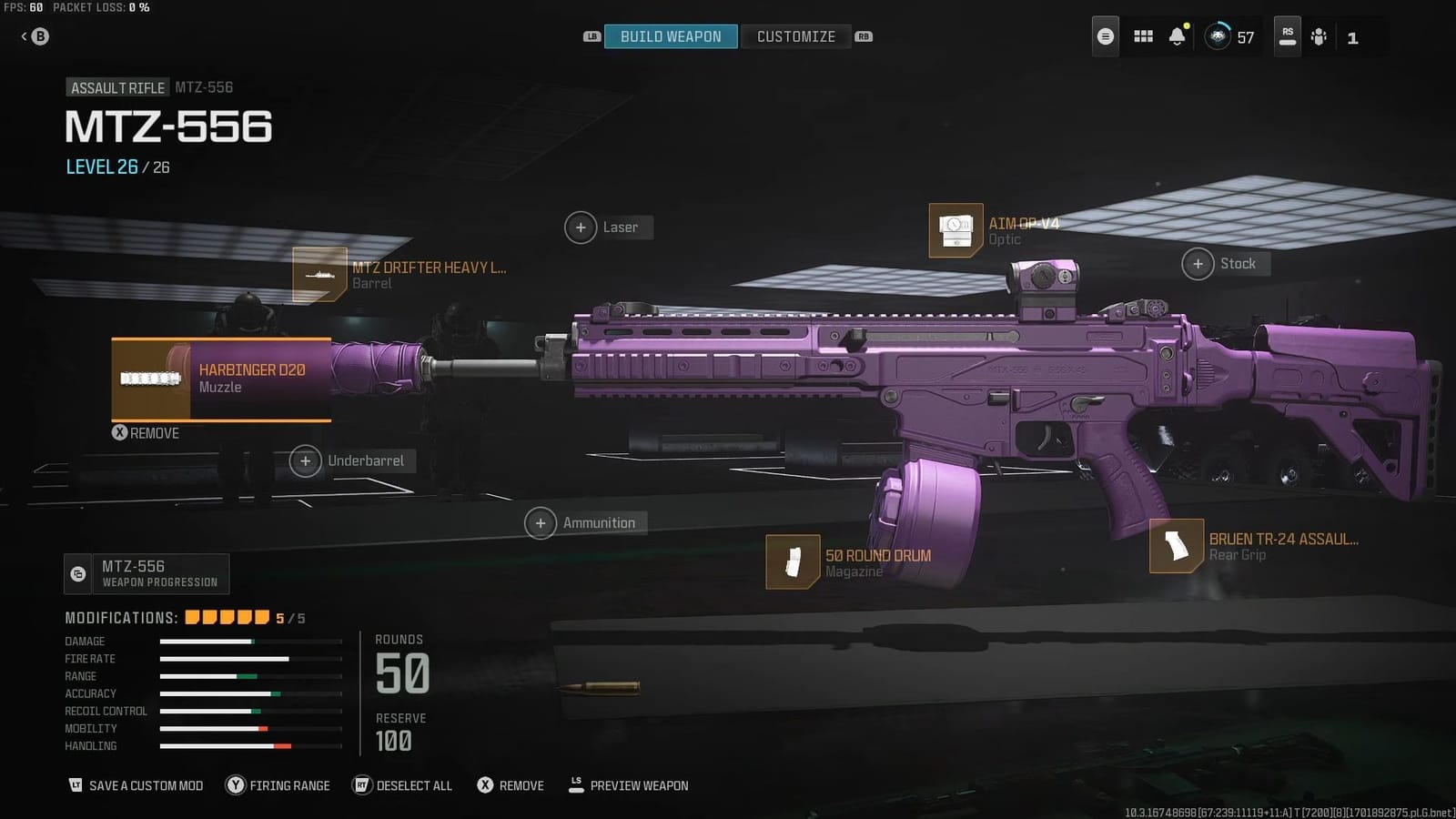1456x819 pixels.
Task: Open the MTZ Drifter Heavy barrel slot
Action: click(318, 273)
